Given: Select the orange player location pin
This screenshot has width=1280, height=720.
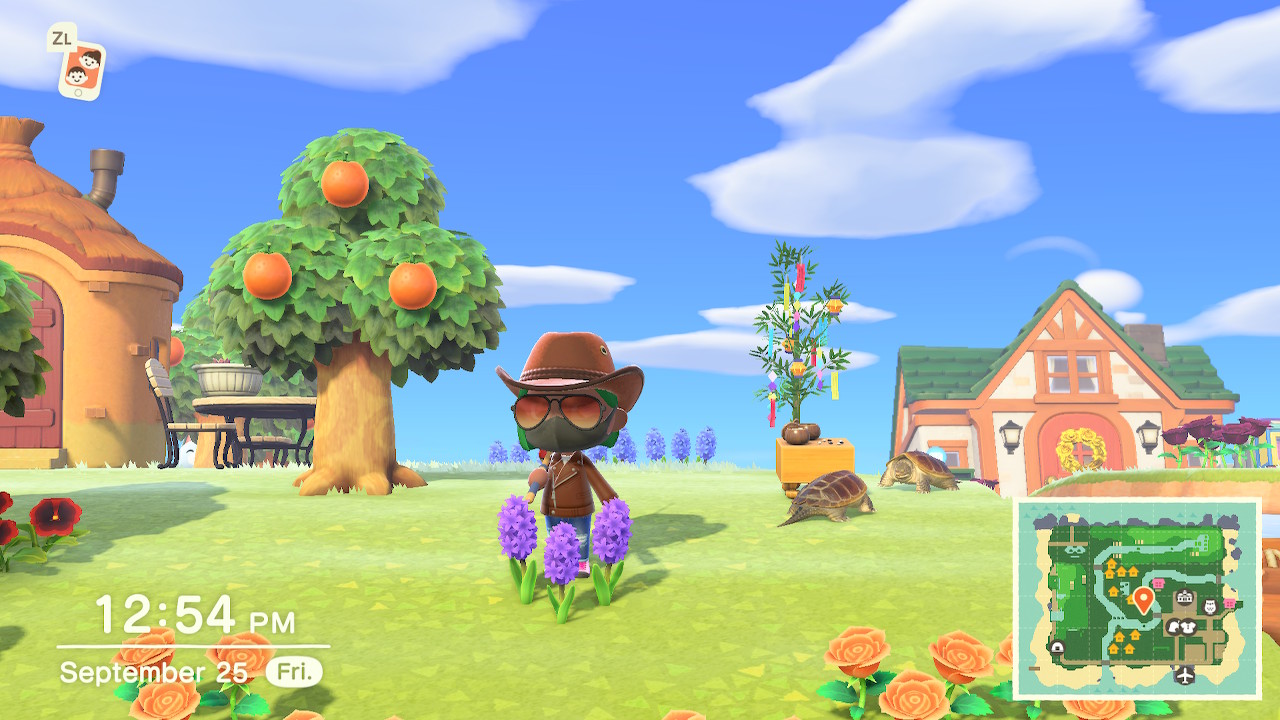Looking at the screenshot, I should point(1143,599).
